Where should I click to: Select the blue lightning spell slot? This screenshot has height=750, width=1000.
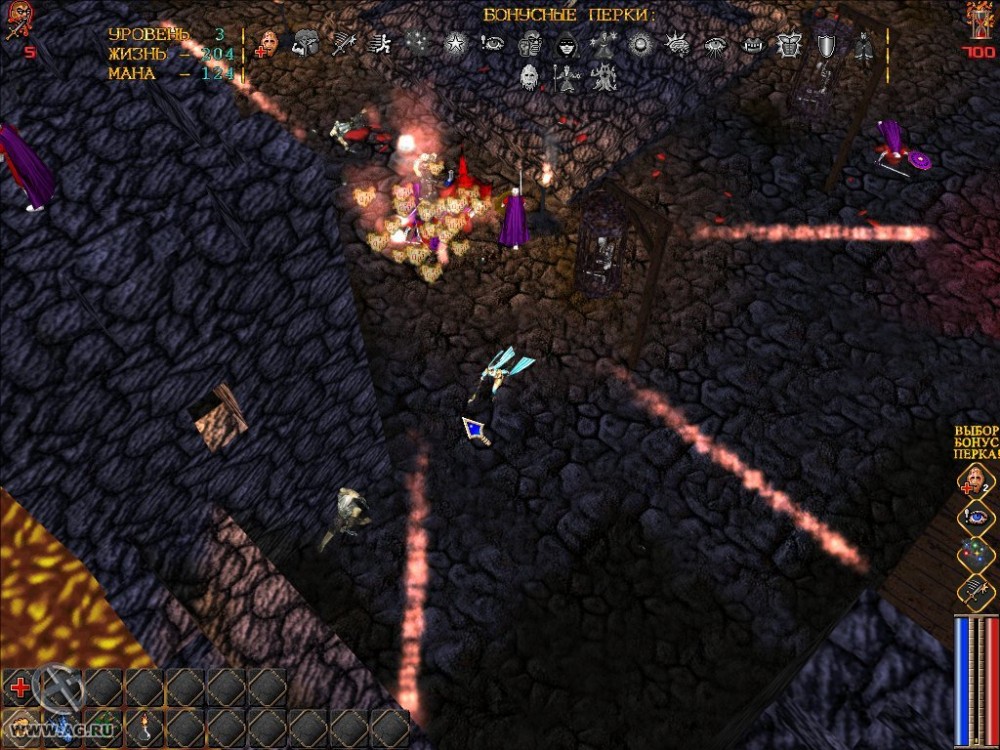pos(60,729)
